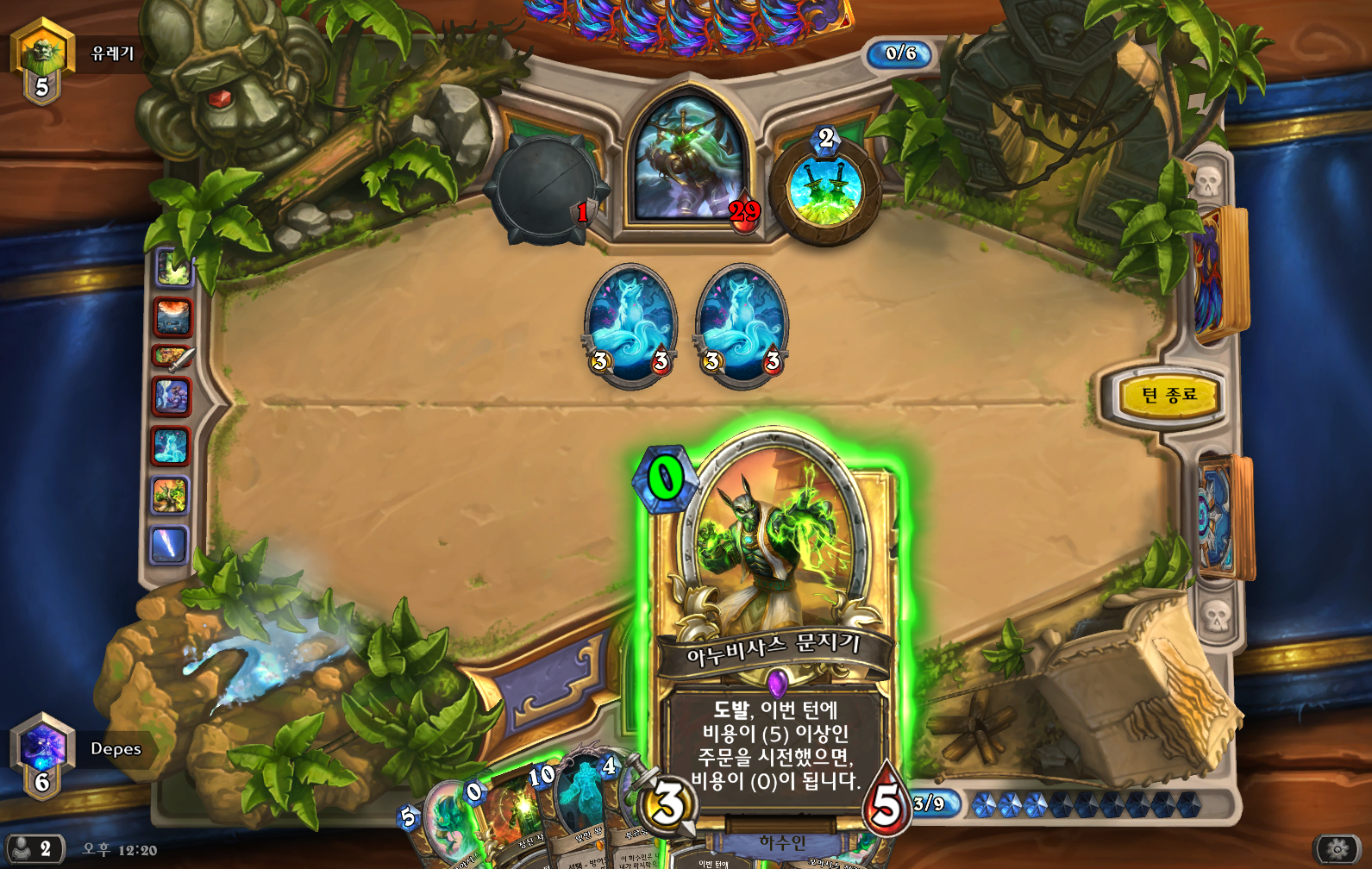Inspect the opponent's spiked weapon slot

(543, 188)
